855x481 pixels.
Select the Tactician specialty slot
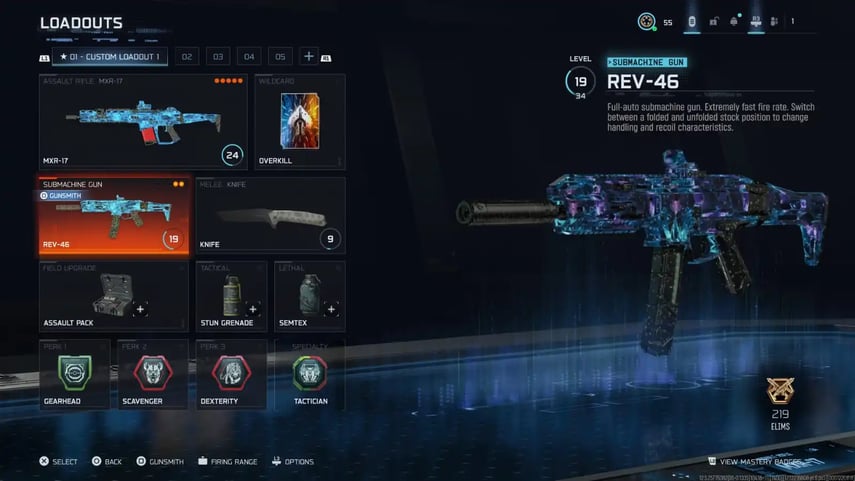pos(310,374)
